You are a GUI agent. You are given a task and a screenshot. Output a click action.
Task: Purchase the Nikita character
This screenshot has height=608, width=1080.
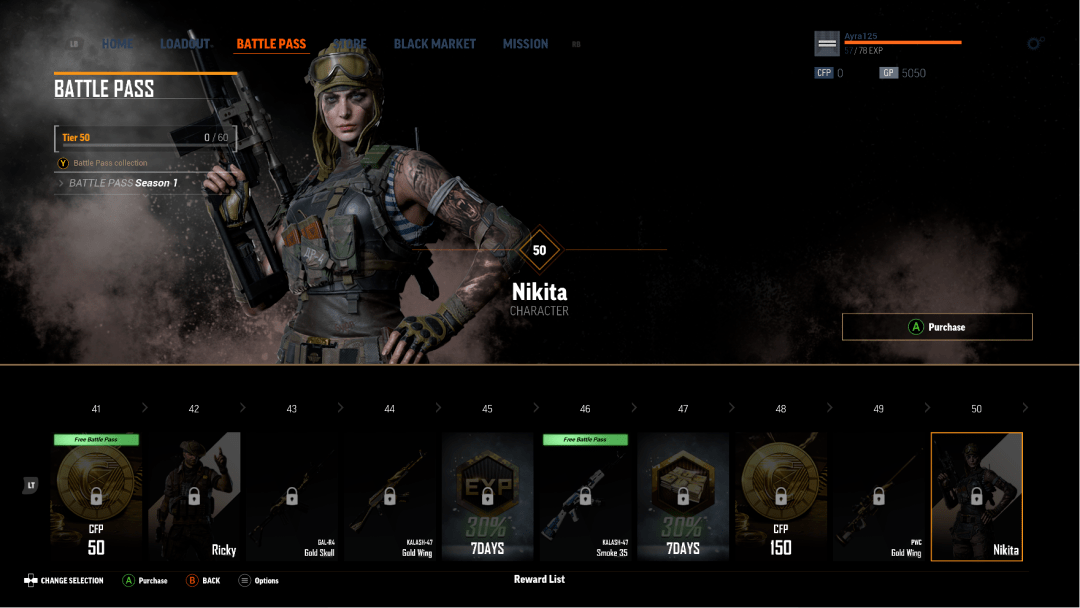tap(937, 327)
